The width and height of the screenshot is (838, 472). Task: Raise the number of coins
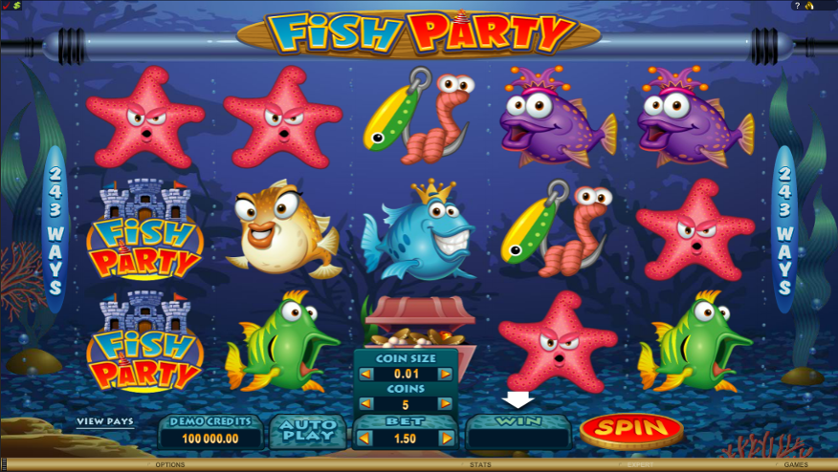coord(446,405)
